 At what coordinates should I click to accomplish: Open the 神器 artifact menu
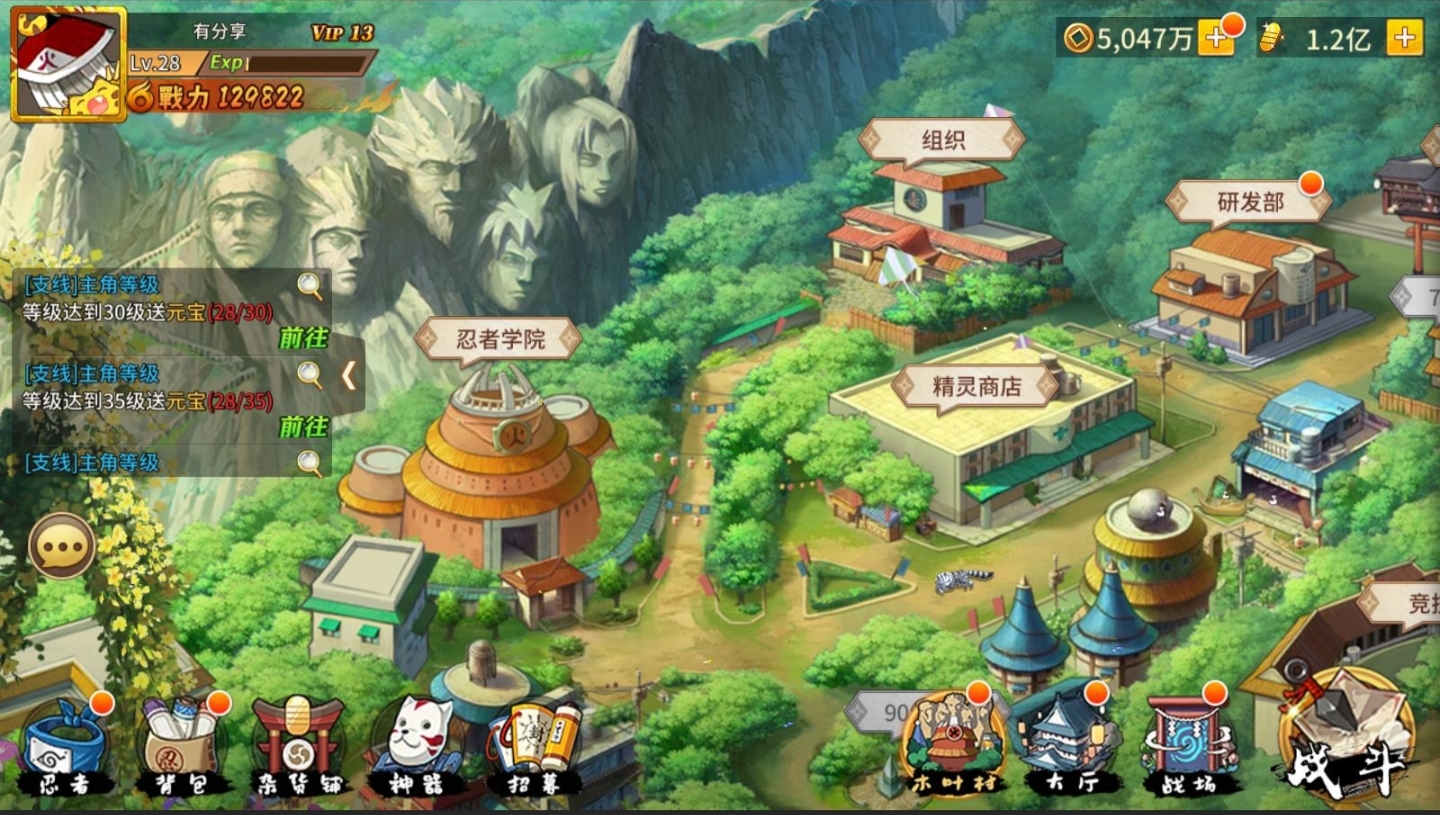click(x=416, y=750)
